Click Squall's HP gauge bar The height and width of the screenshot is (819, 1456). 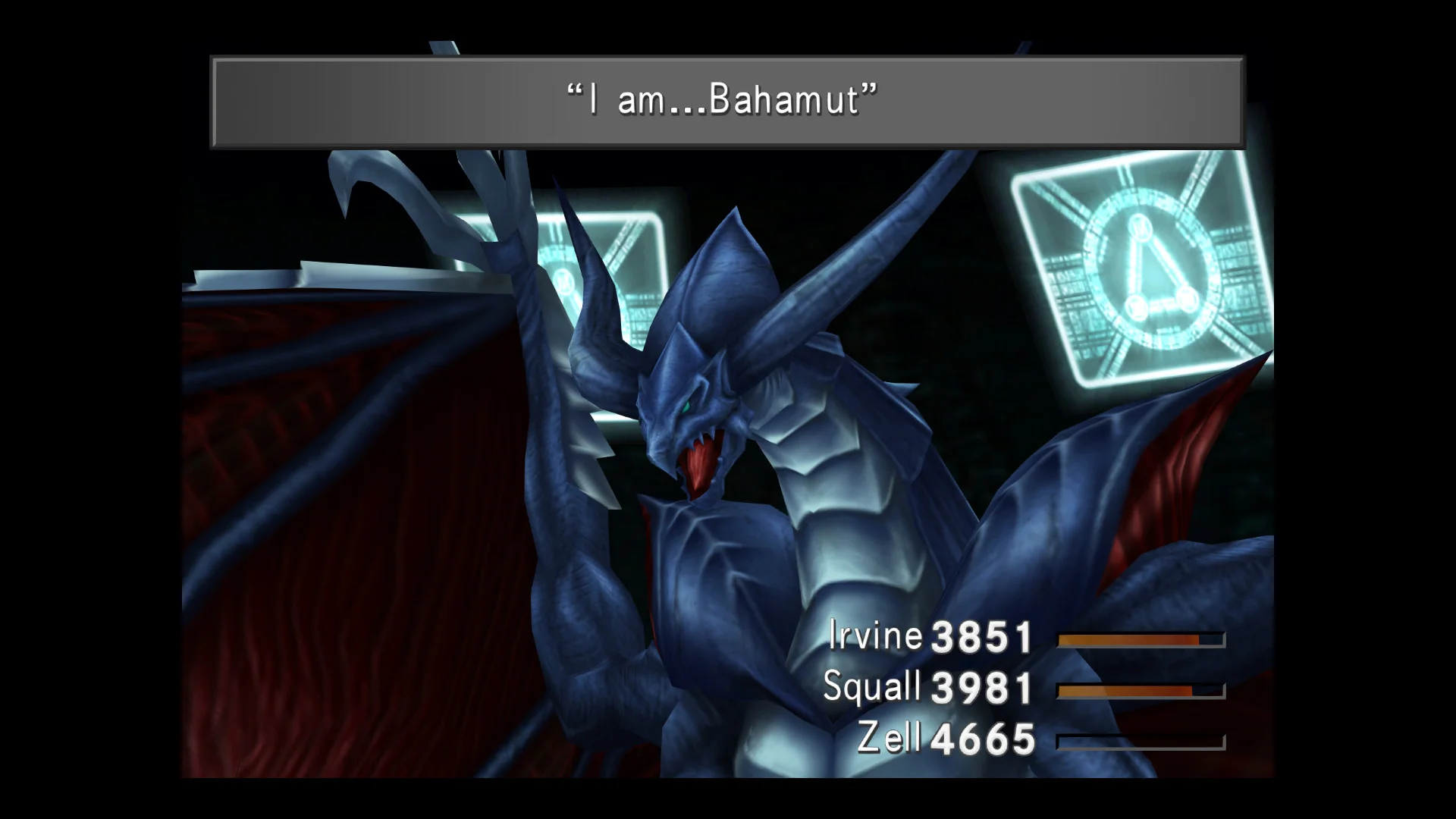coord(1137,690)
